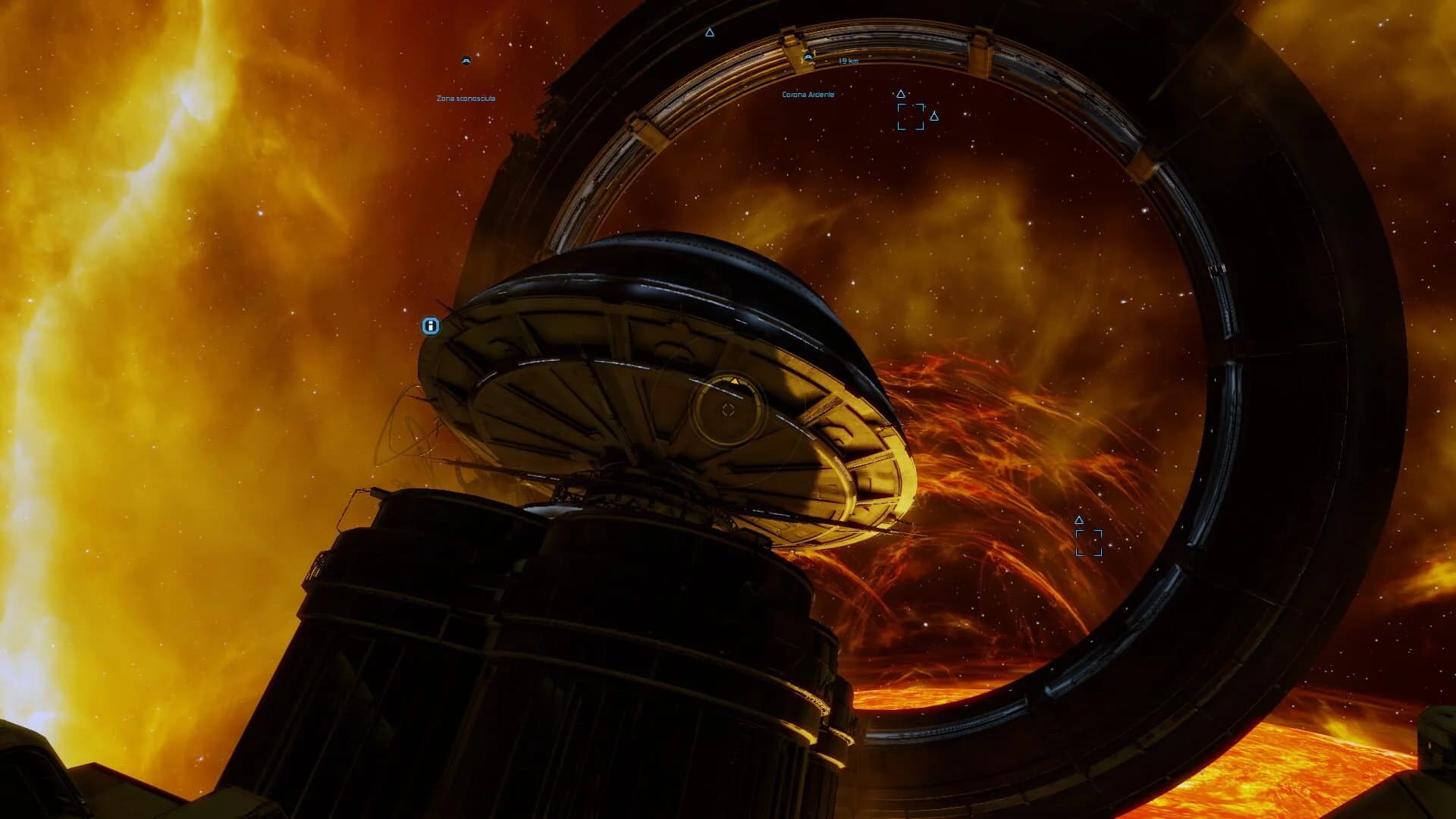
Task: Select the triangle marker at the top of screen
Action: pos(710,33)
